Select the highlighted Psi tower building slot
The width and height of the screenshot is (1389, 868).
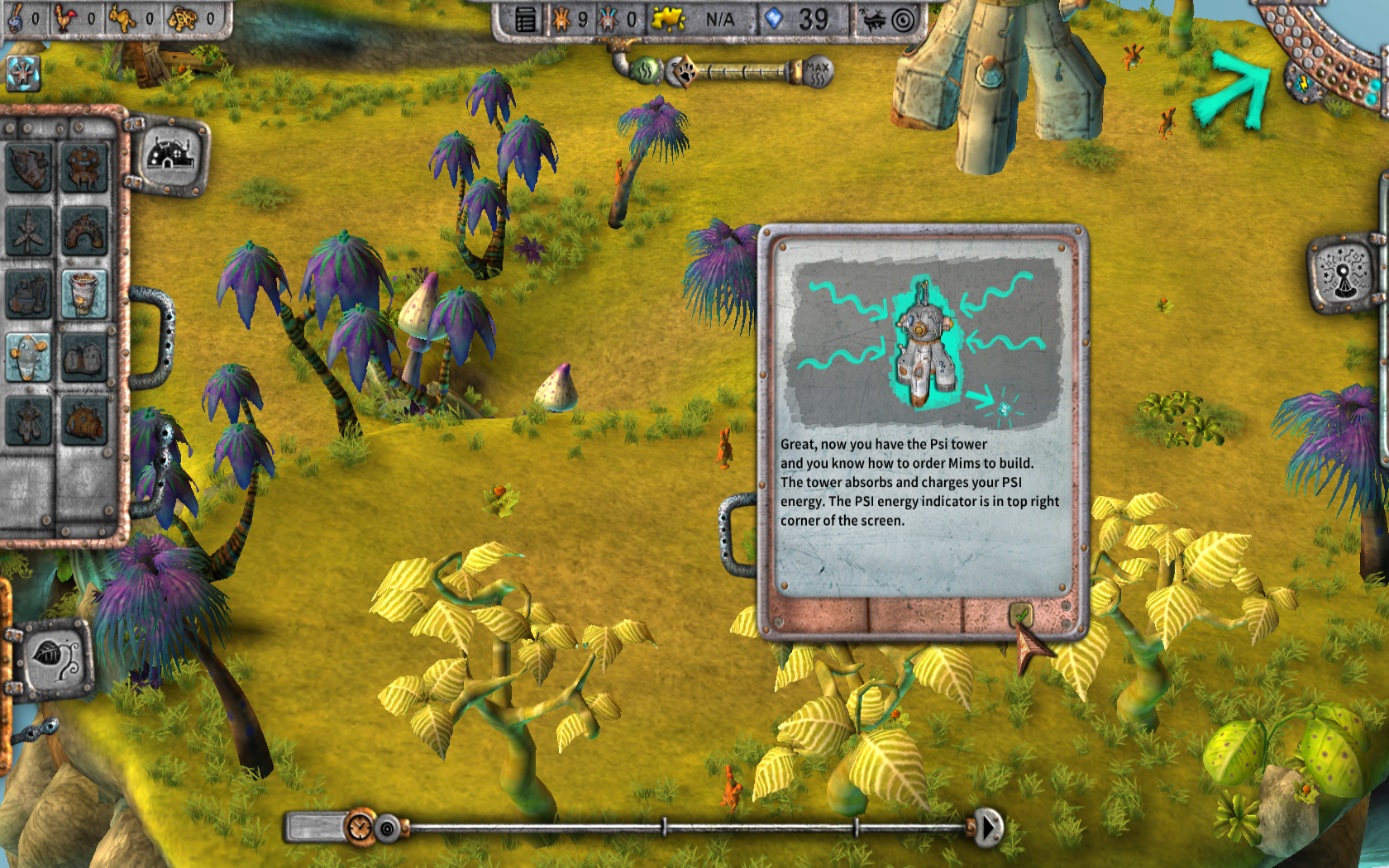(28, 356)
